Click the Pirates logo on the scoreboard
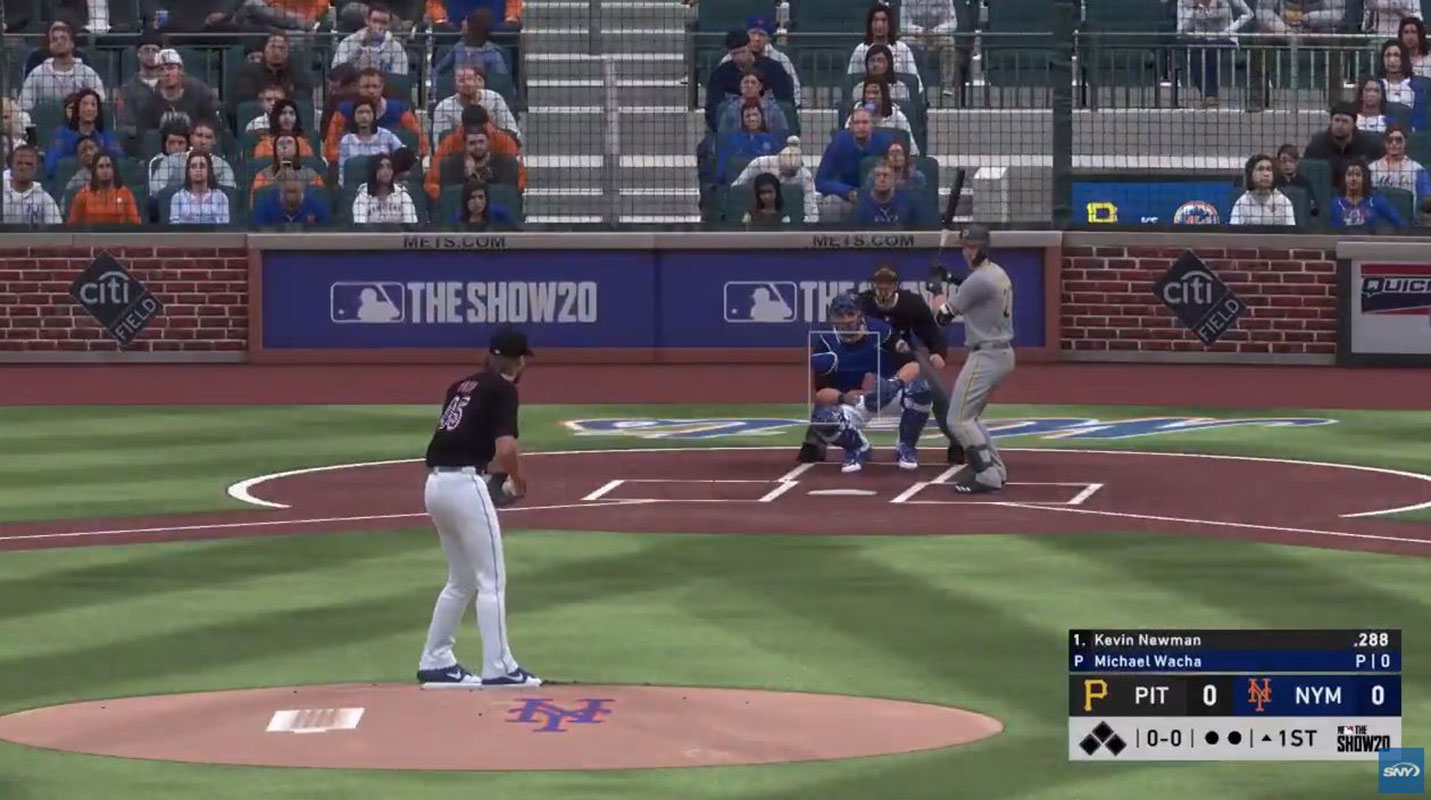 (1096, 695)
